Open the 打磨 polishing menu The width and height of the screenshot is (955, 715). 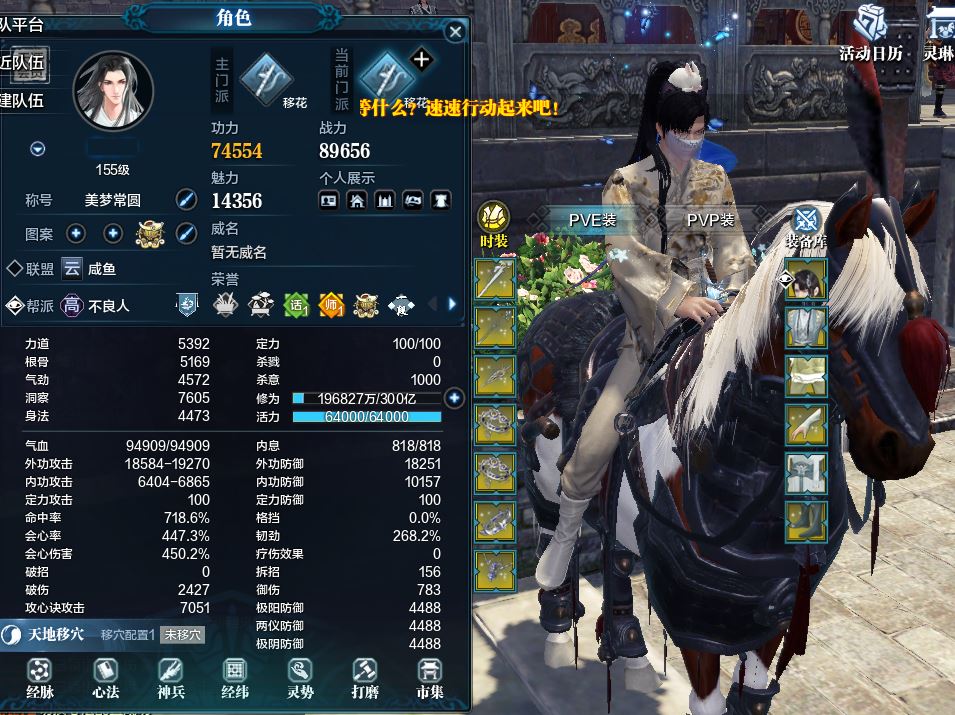[x=365, y=677]
